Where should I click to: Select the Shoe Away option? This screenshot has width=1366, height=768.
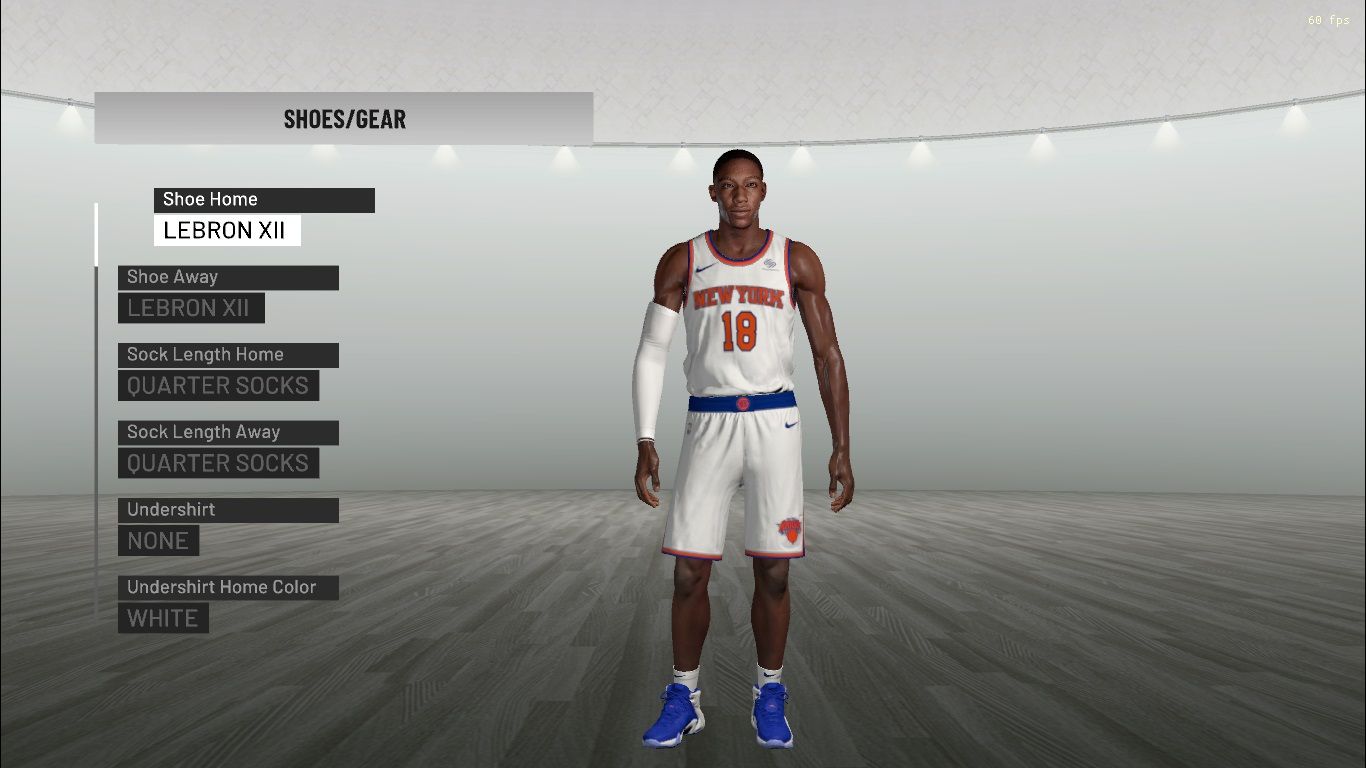point(228,277)
